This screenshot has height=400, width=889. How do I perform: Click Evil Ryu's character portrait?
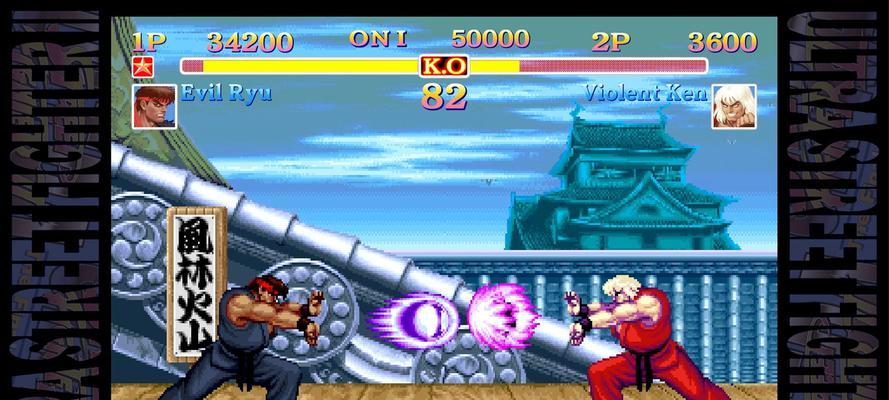tap(154, 106)
